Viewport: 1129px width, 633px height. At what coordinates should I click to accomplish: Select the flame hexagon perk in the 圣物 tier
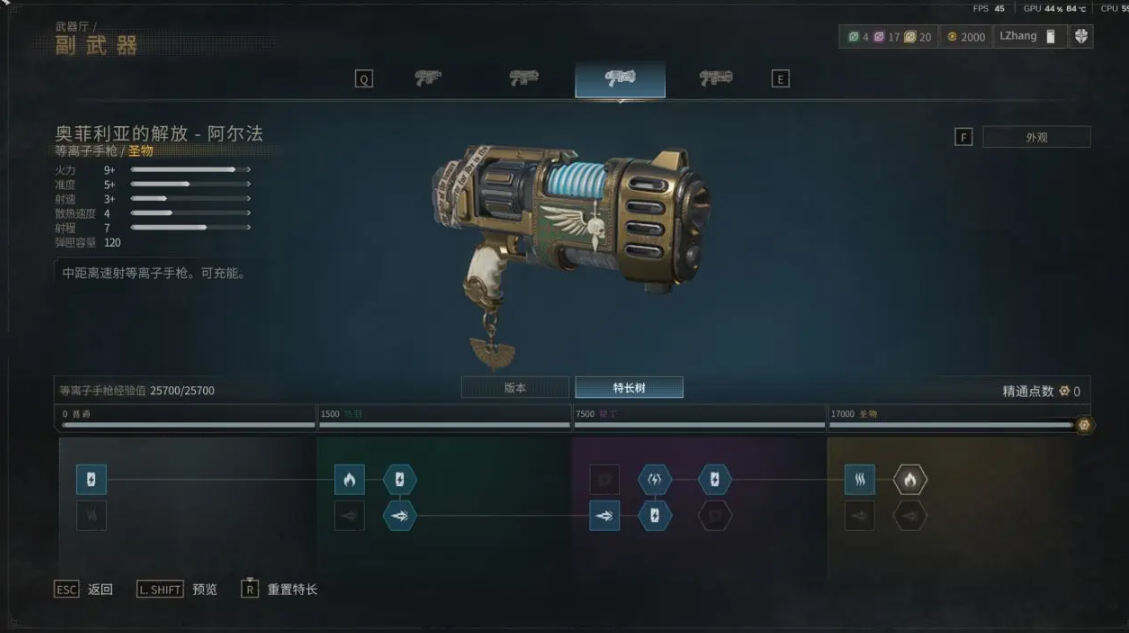pos(910,480)
